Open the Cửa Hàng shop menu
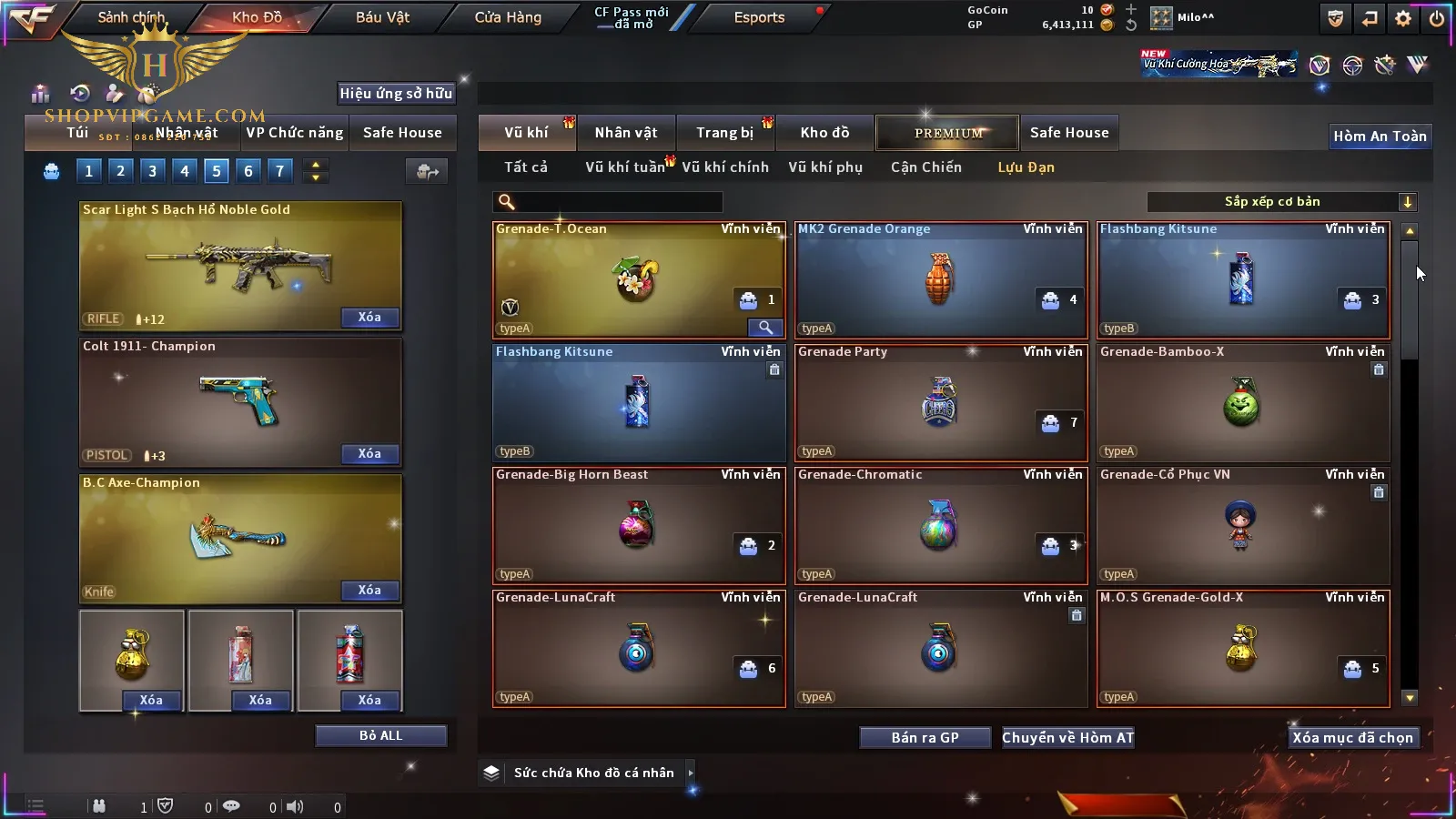1456x819 pixels. click(x=508, y=17)
